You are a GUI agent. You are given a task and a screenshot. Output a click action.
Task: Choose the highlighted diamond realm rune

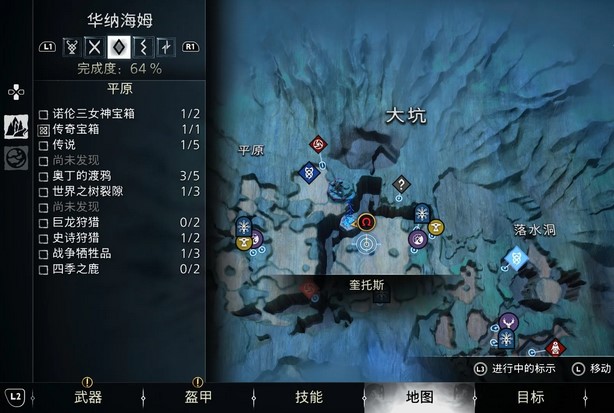tap(119, 46)
